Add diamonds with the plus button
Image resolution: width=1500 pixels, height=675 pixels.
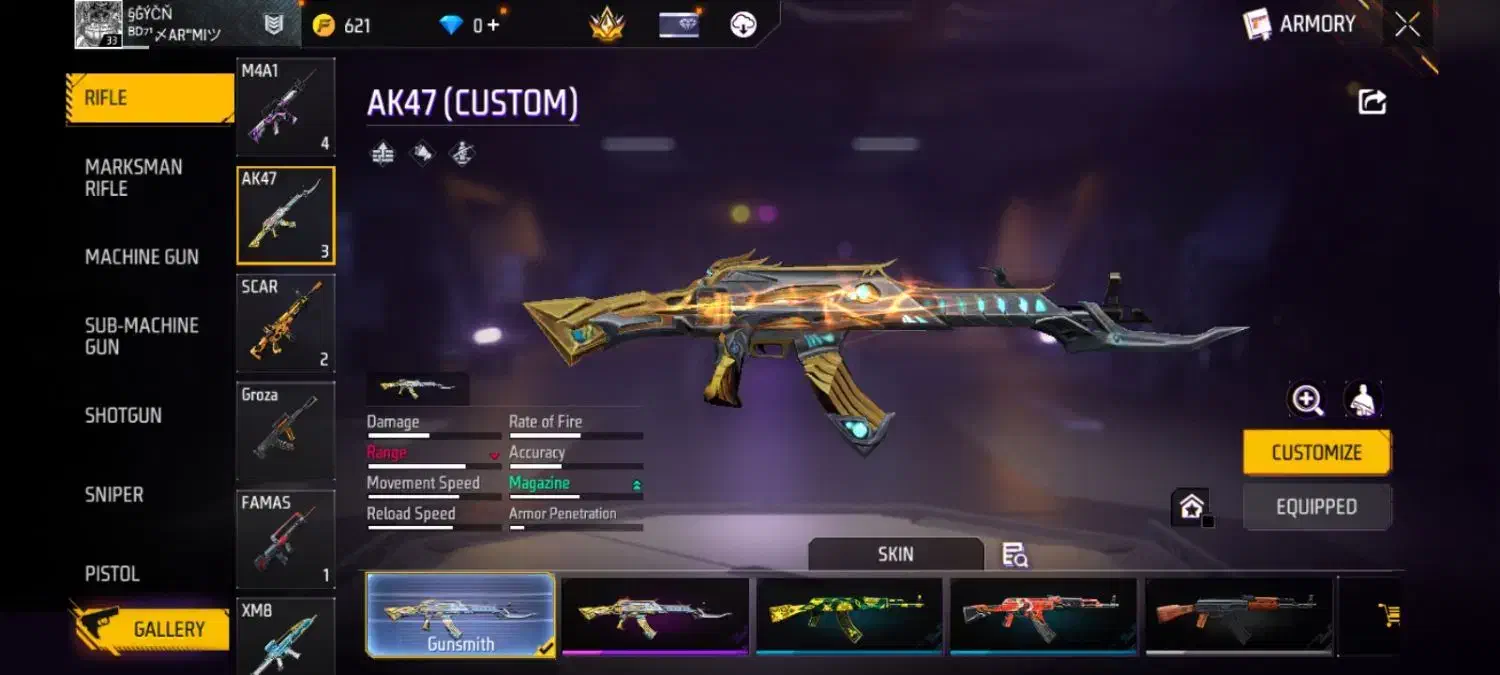pos(493,26)
